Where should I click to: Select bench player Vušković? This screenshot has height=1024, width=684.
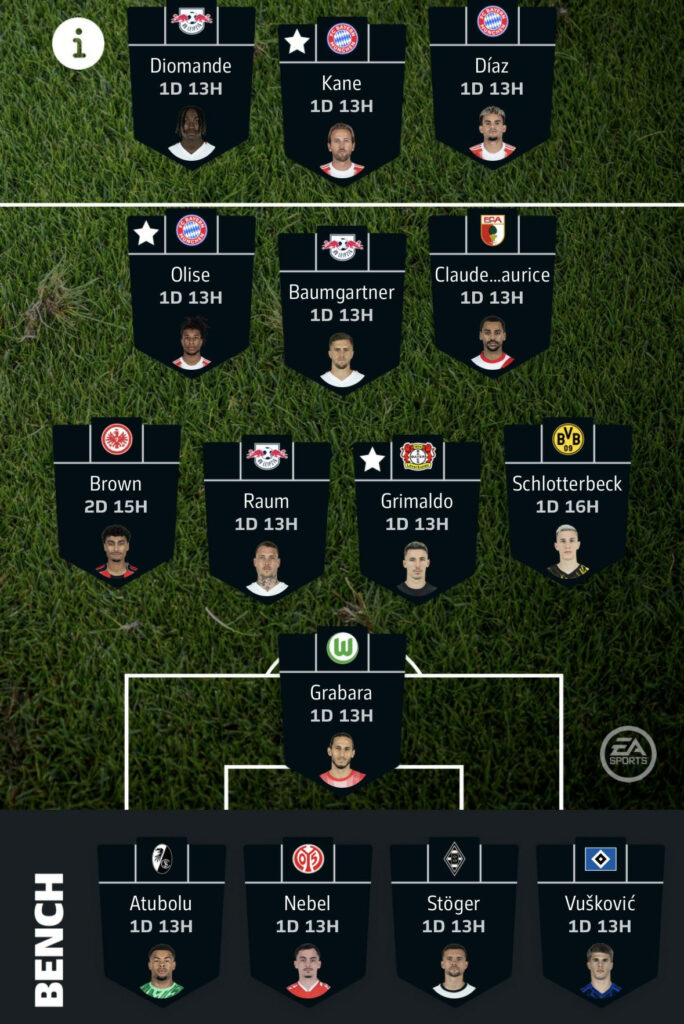click(x=600, y=922)
